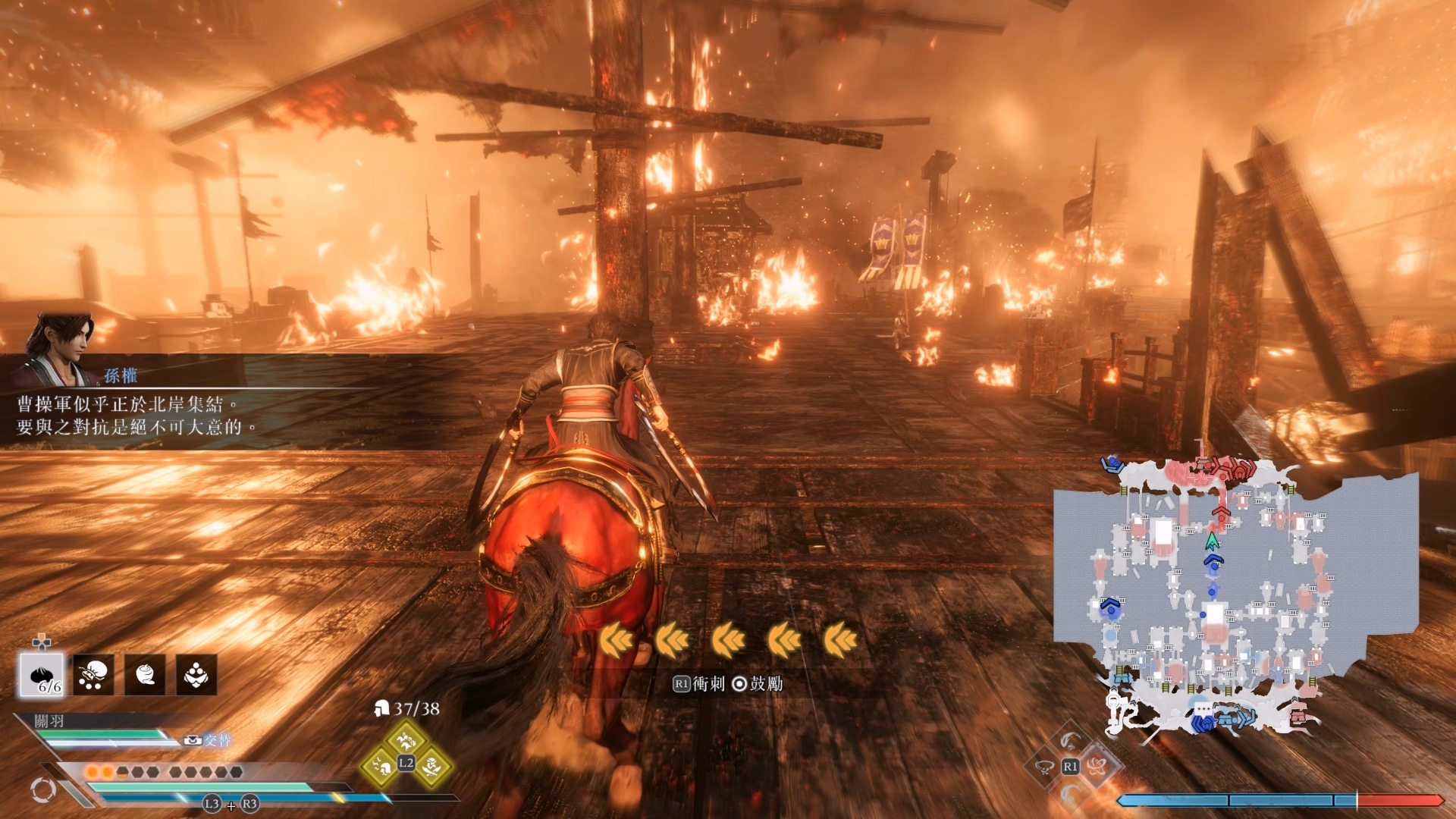Pick the bird-shaped charm item slot
This screenshot has width=1456, height=819.
click(x=196, y=674)
